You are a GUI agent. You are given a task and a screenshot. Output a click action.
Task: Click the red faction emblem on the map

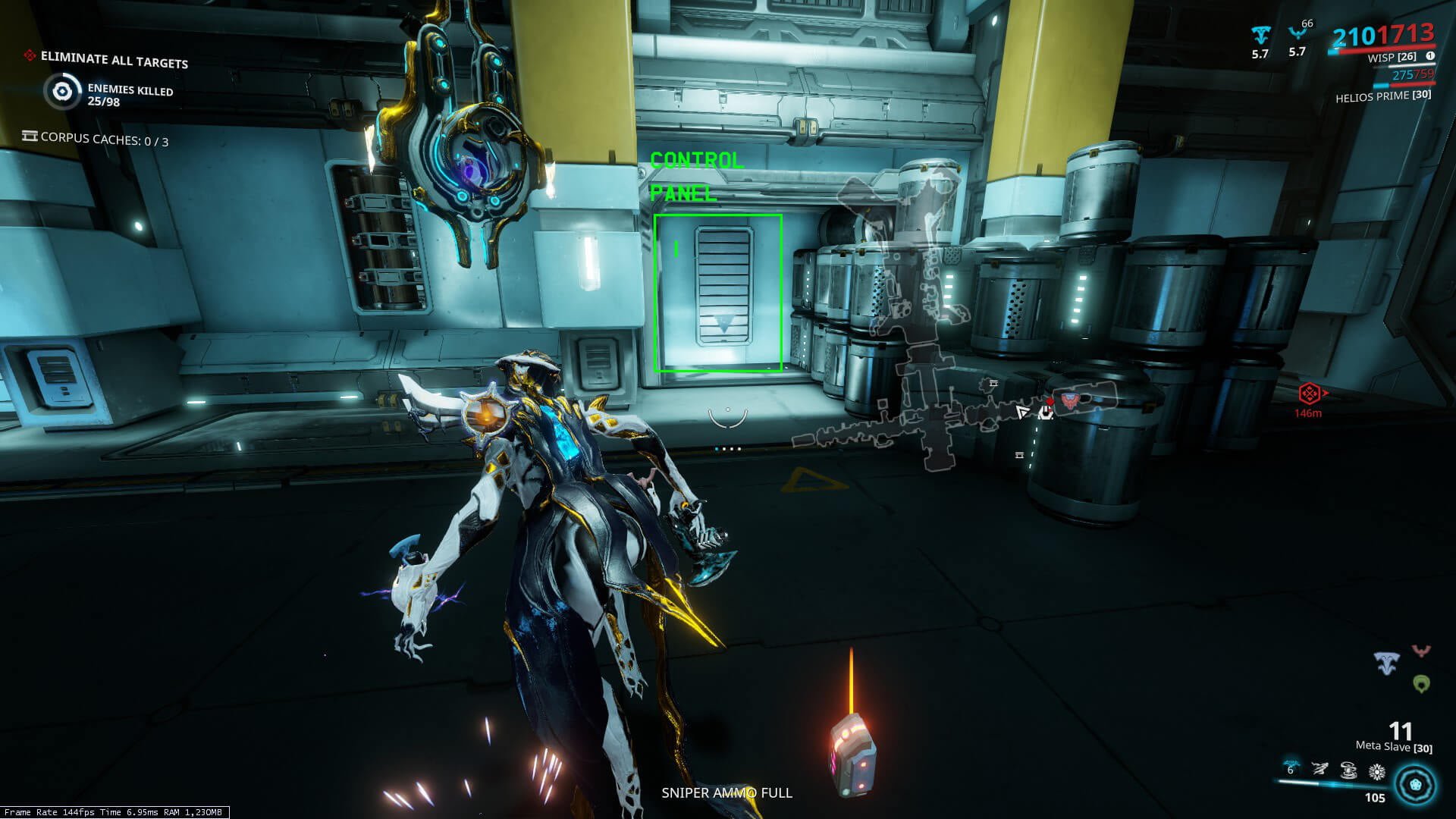point(1069,400)
